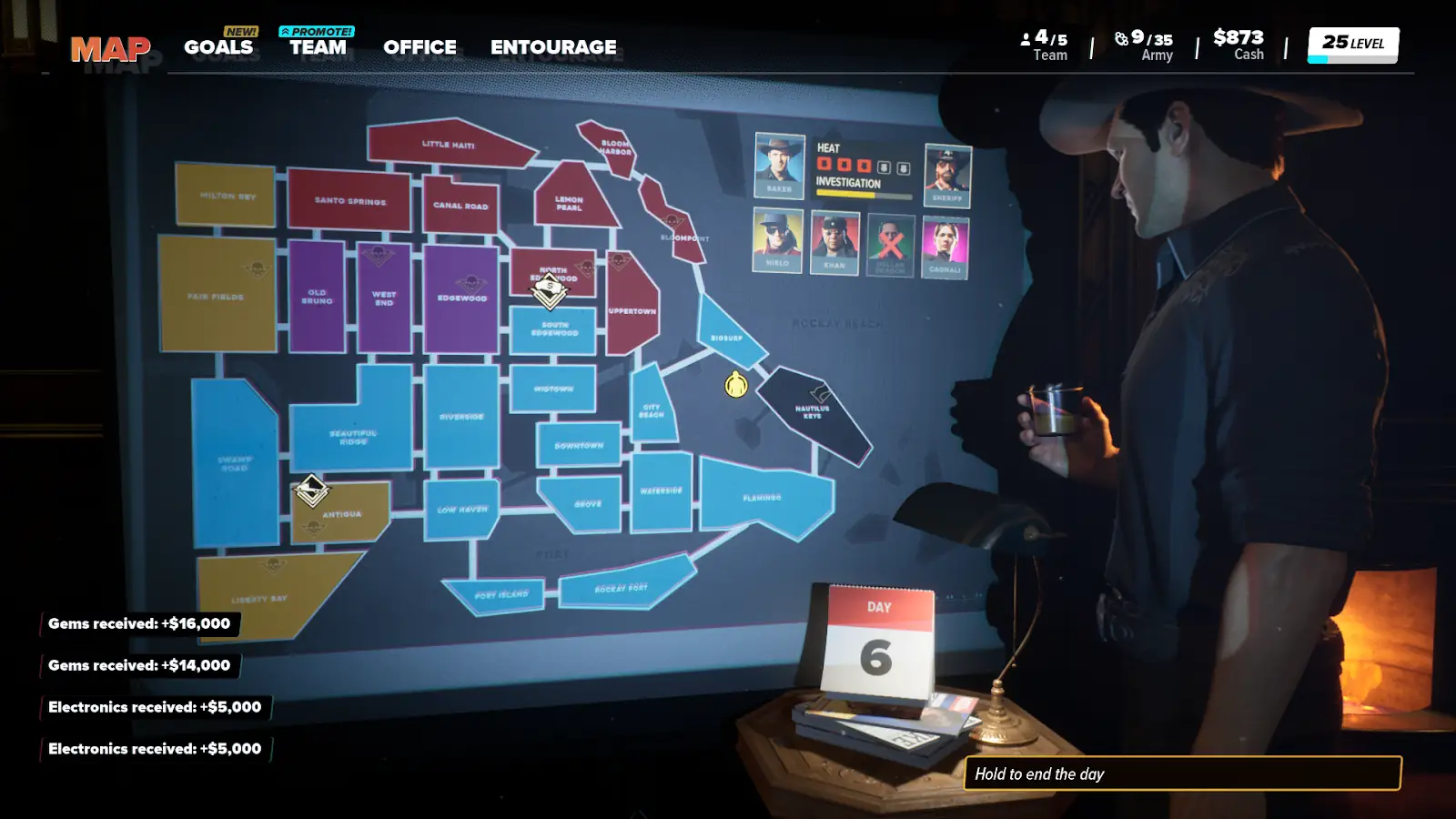Select the mission marker beside Antigua
Image resolution: width=1456 pixels, height=819 pixels.
tap(311, 490)
